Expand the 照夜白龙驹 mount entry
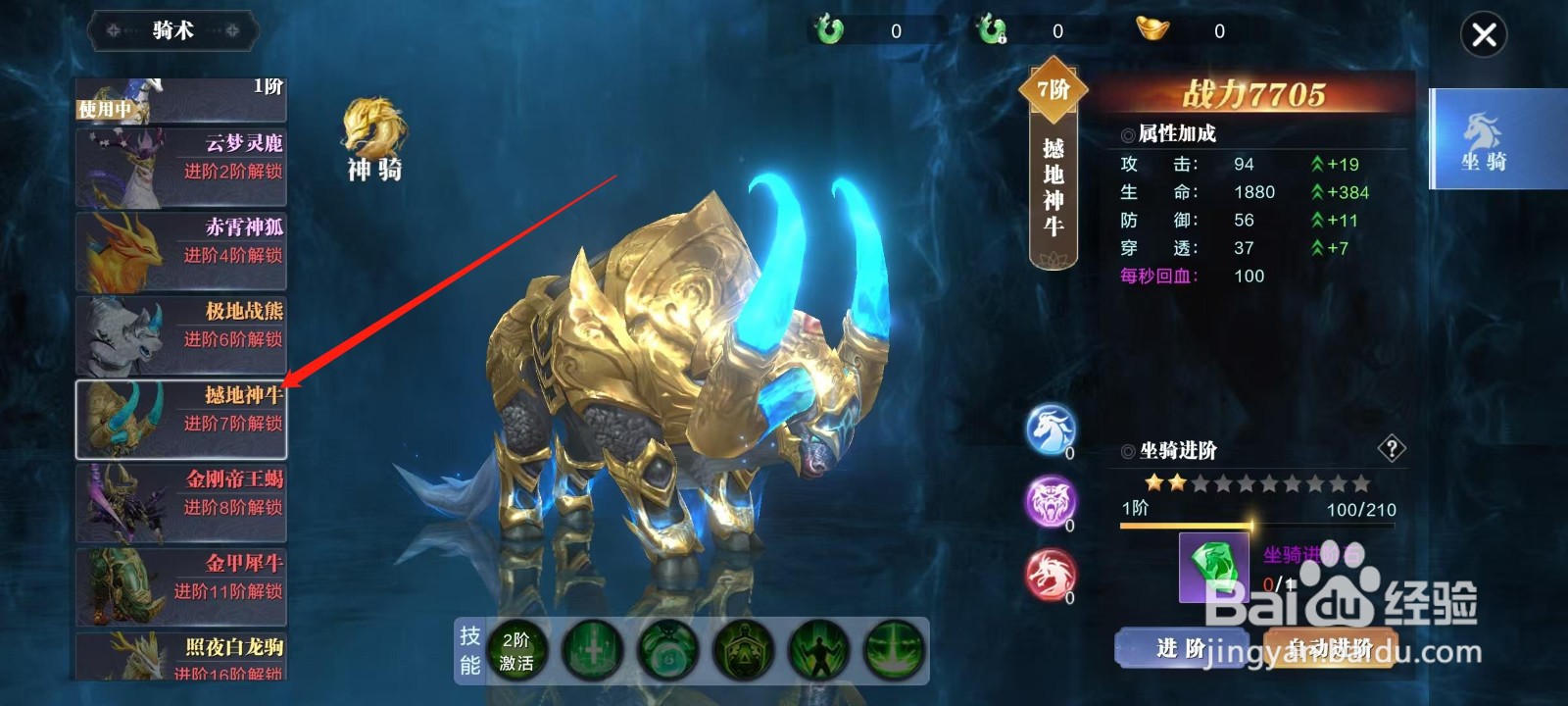1568x706 pixels. click(x=181, y=655)
